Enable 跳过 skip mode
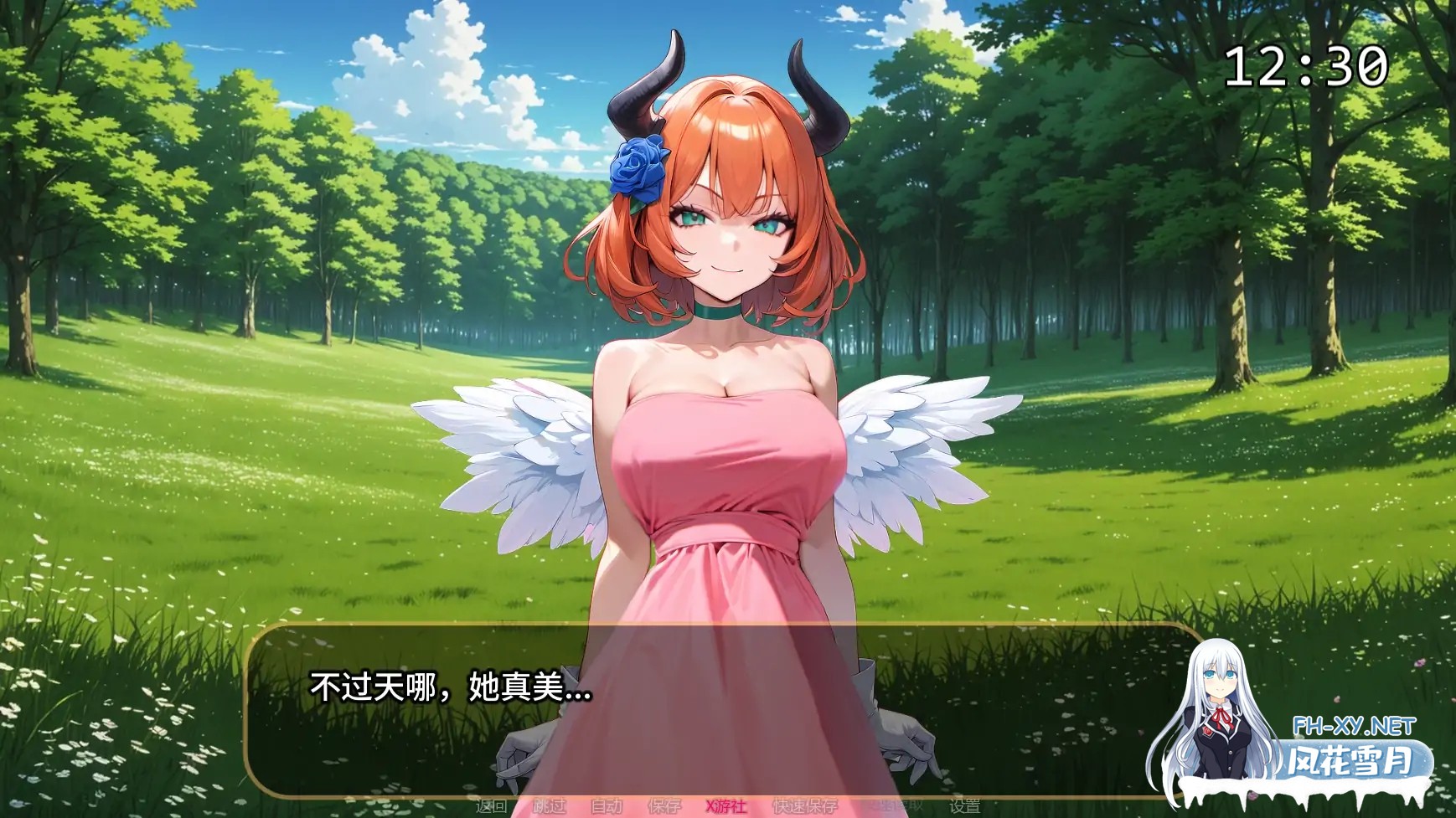The width and height of the screenshot is (1456, 818). coord(550,805)
